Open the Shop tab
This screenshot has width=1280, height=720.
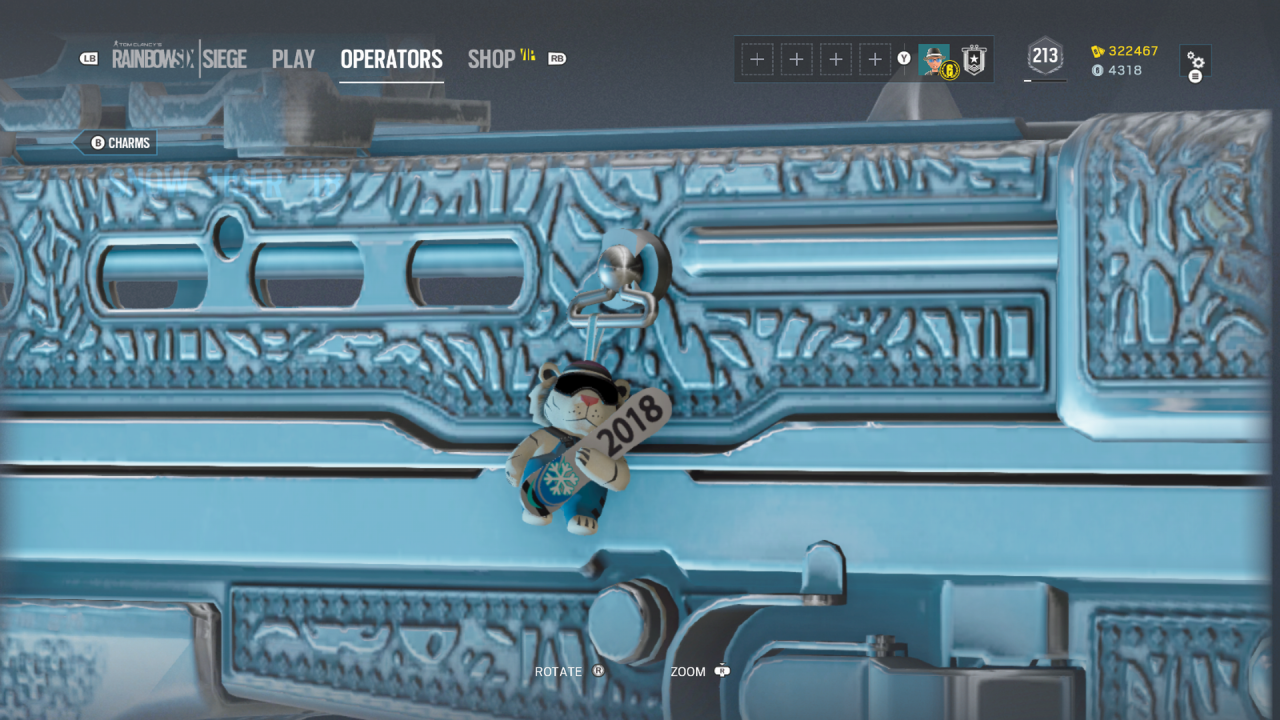coord(492,59)
